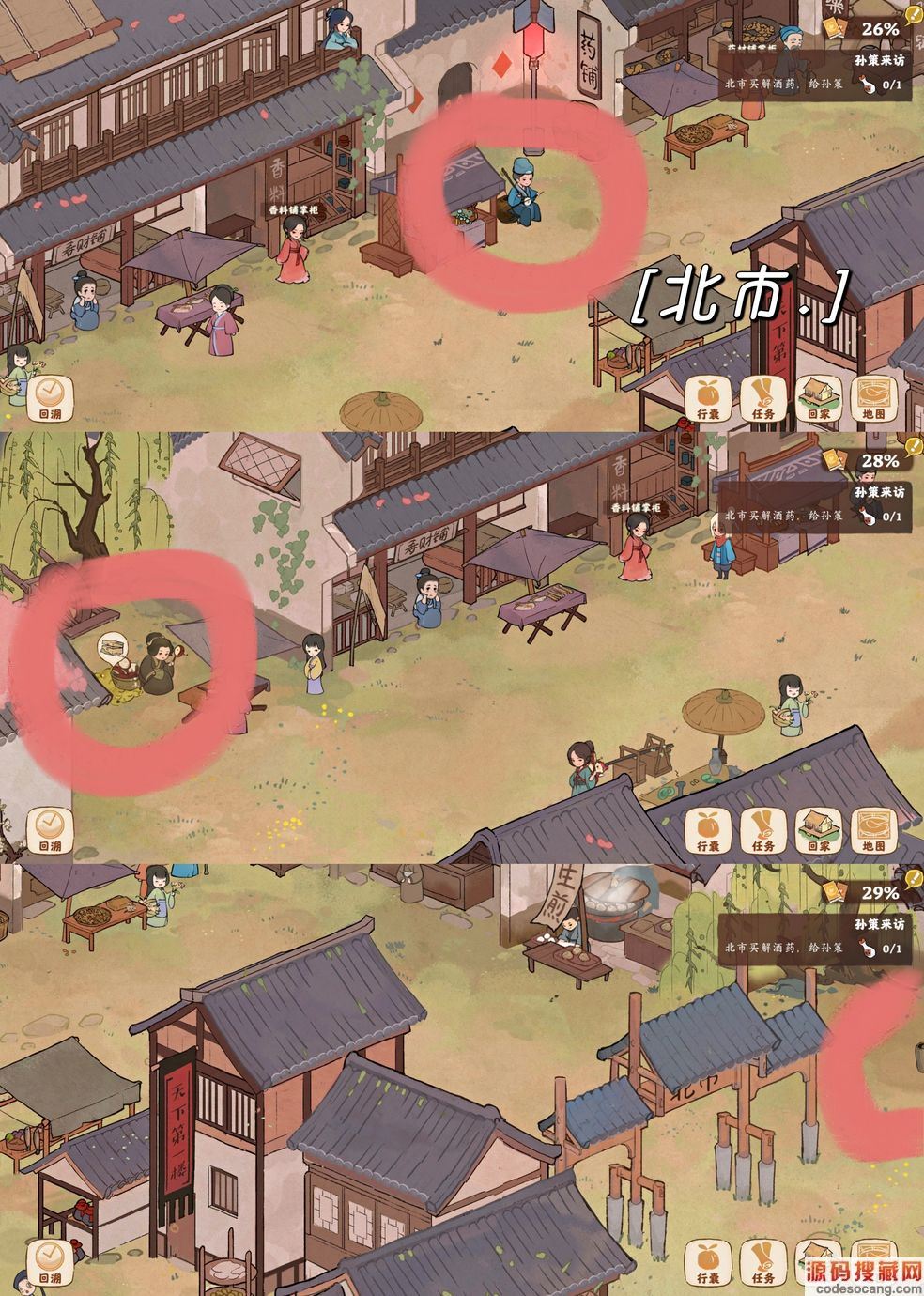The width and height of the screenshot is (924, 1296).
Task: Open the 地图 map in the top screenshot
Action: pos(873,397)
